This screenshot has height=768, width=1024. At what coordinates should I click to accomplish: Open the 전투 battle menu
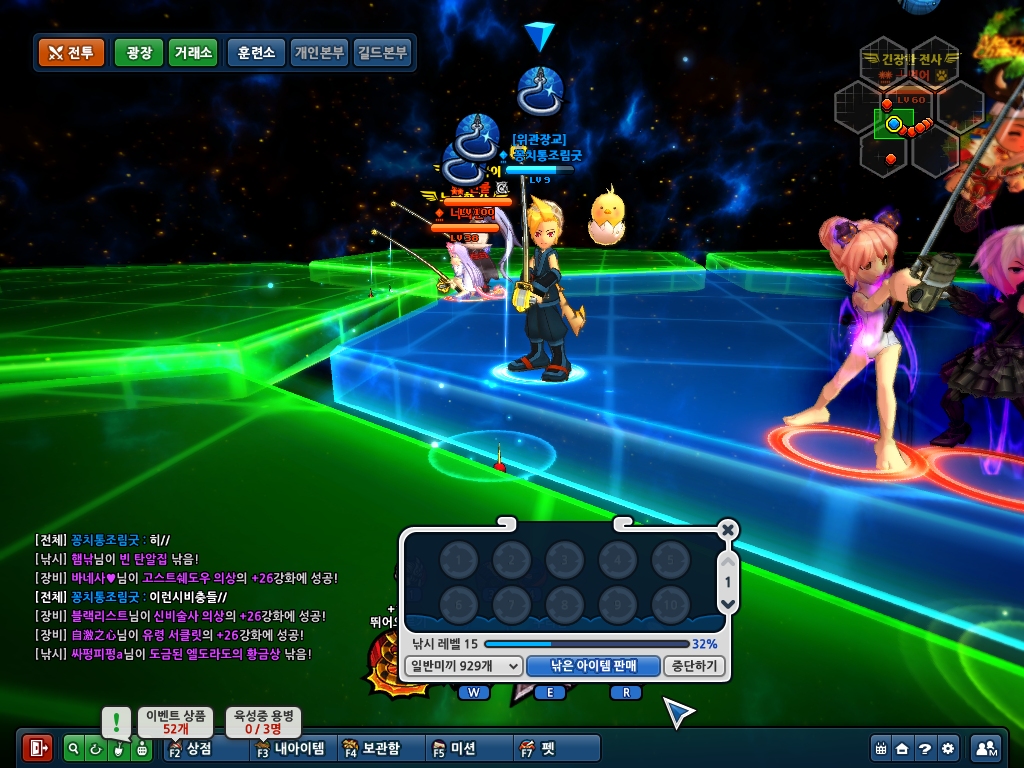[71, 53]
